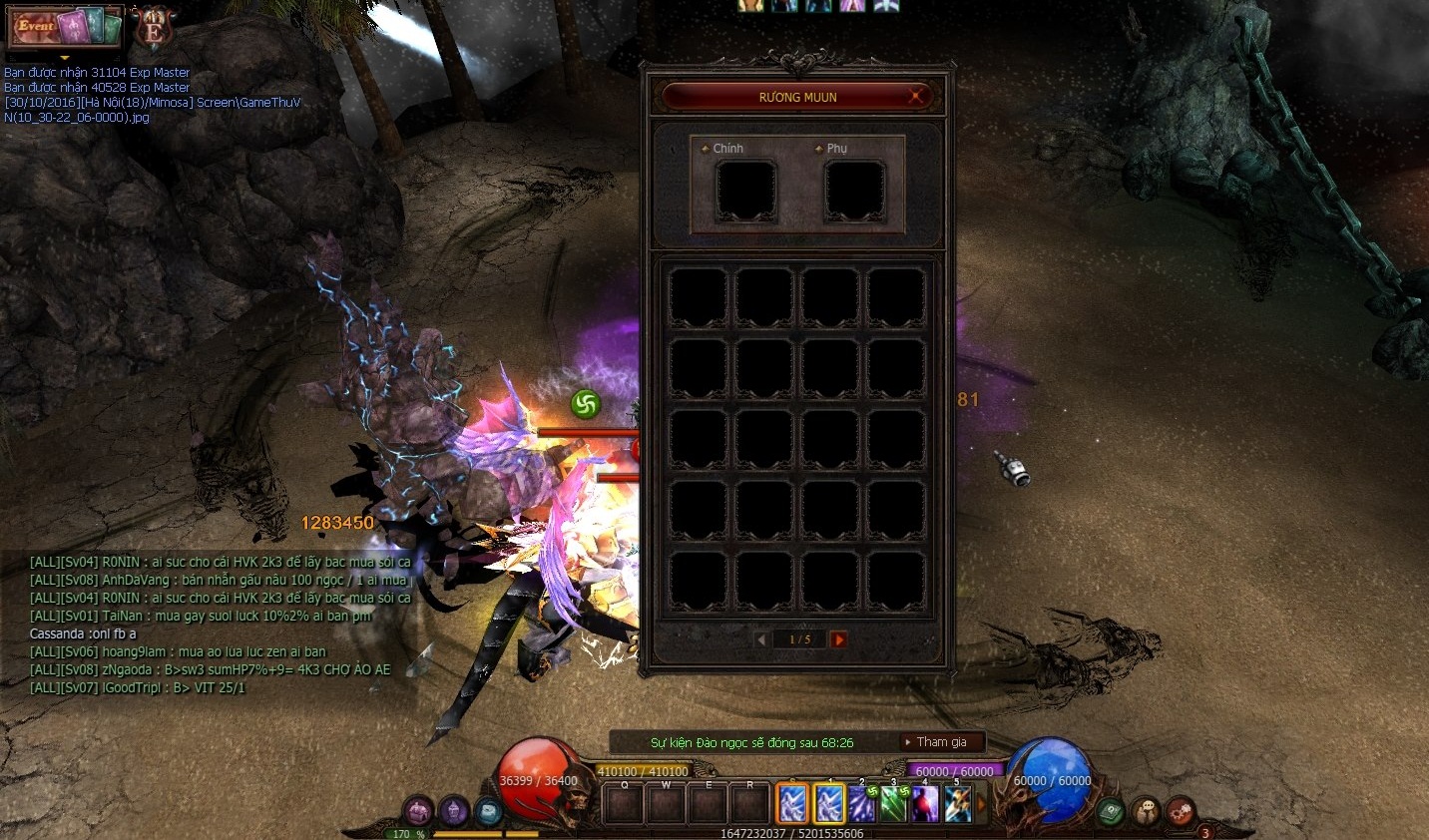Open the purple helmet character icon
This screenshot has width=1429, height=840.
pyautogui.click(x=453, y=811)
